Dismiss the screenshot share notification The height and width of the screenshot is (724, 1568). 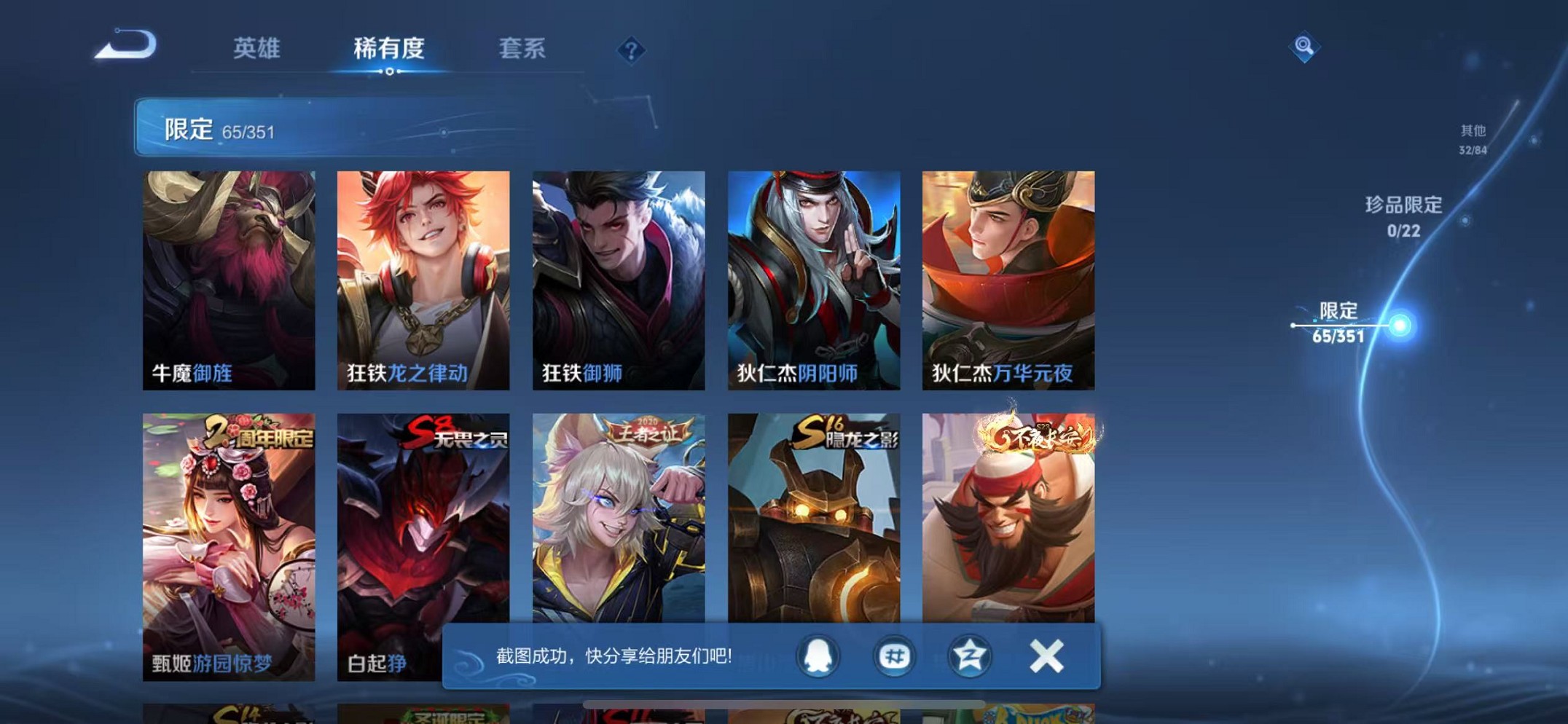[x=1046, y=655]
